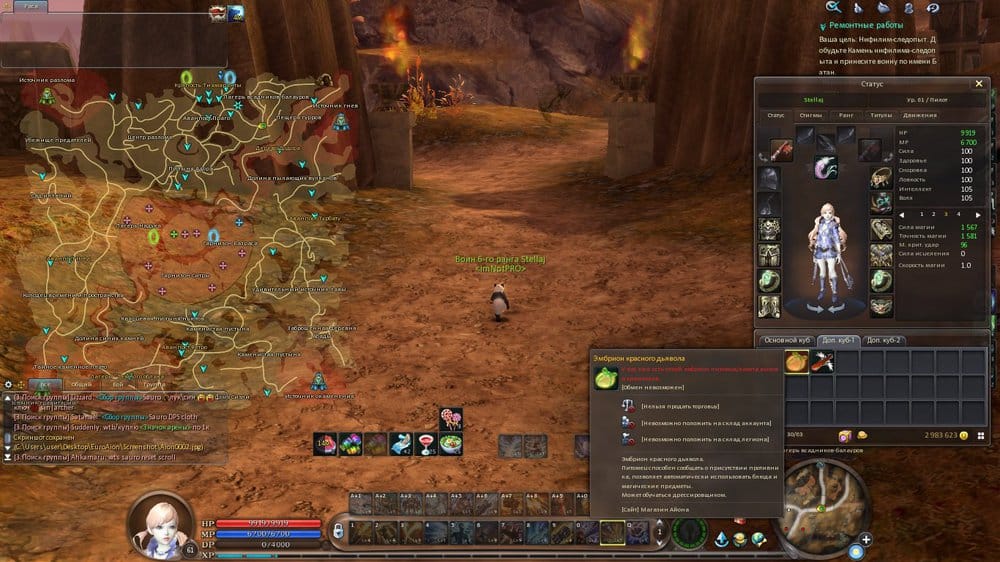Open chat settings gear icon
The height and width of the screenshot is (562, 1000).
pyautogui.click(x=8, y=384)
